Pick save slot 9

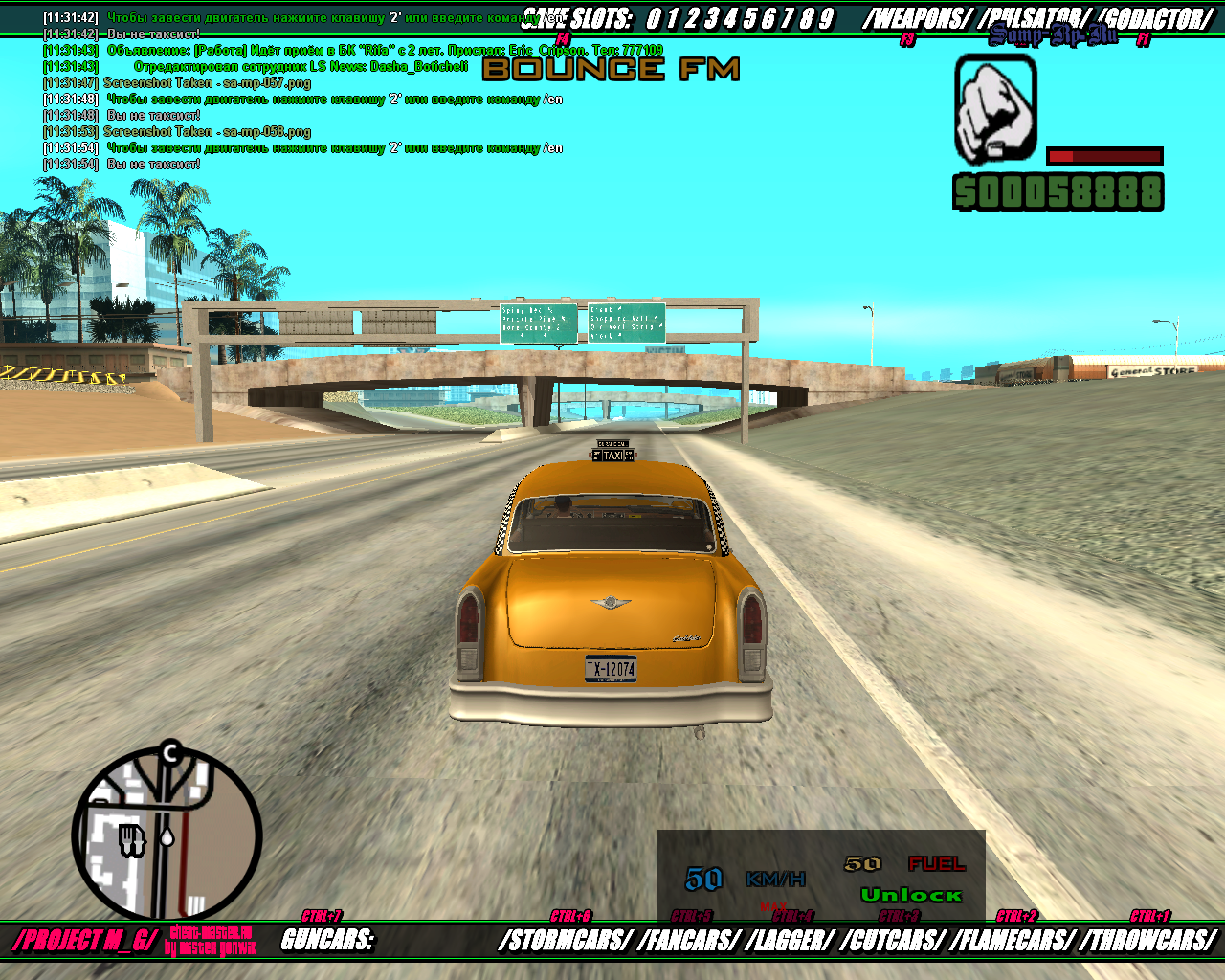827,19
